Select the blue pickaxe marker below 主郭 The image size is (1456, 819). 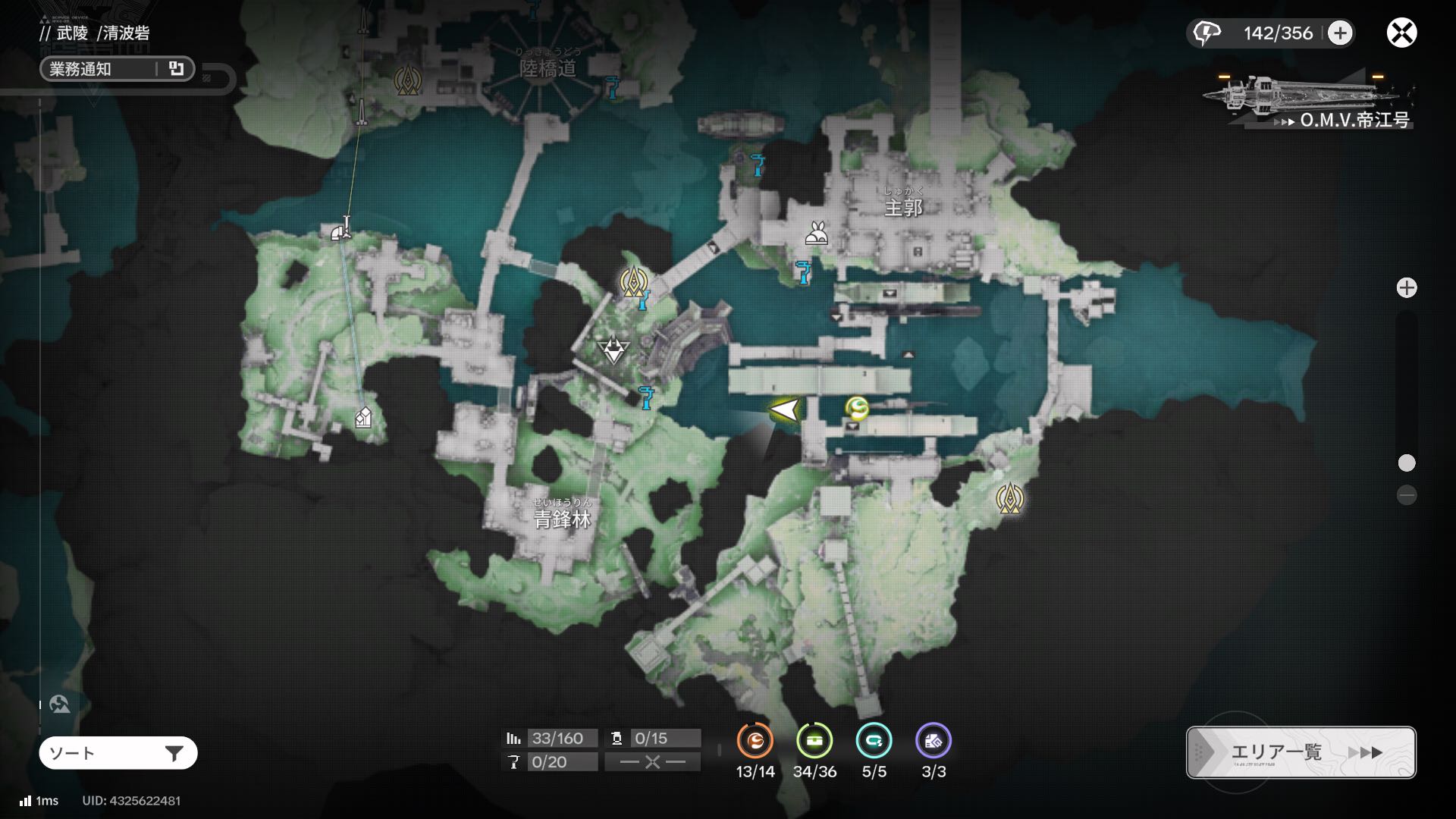click(803, 271)
